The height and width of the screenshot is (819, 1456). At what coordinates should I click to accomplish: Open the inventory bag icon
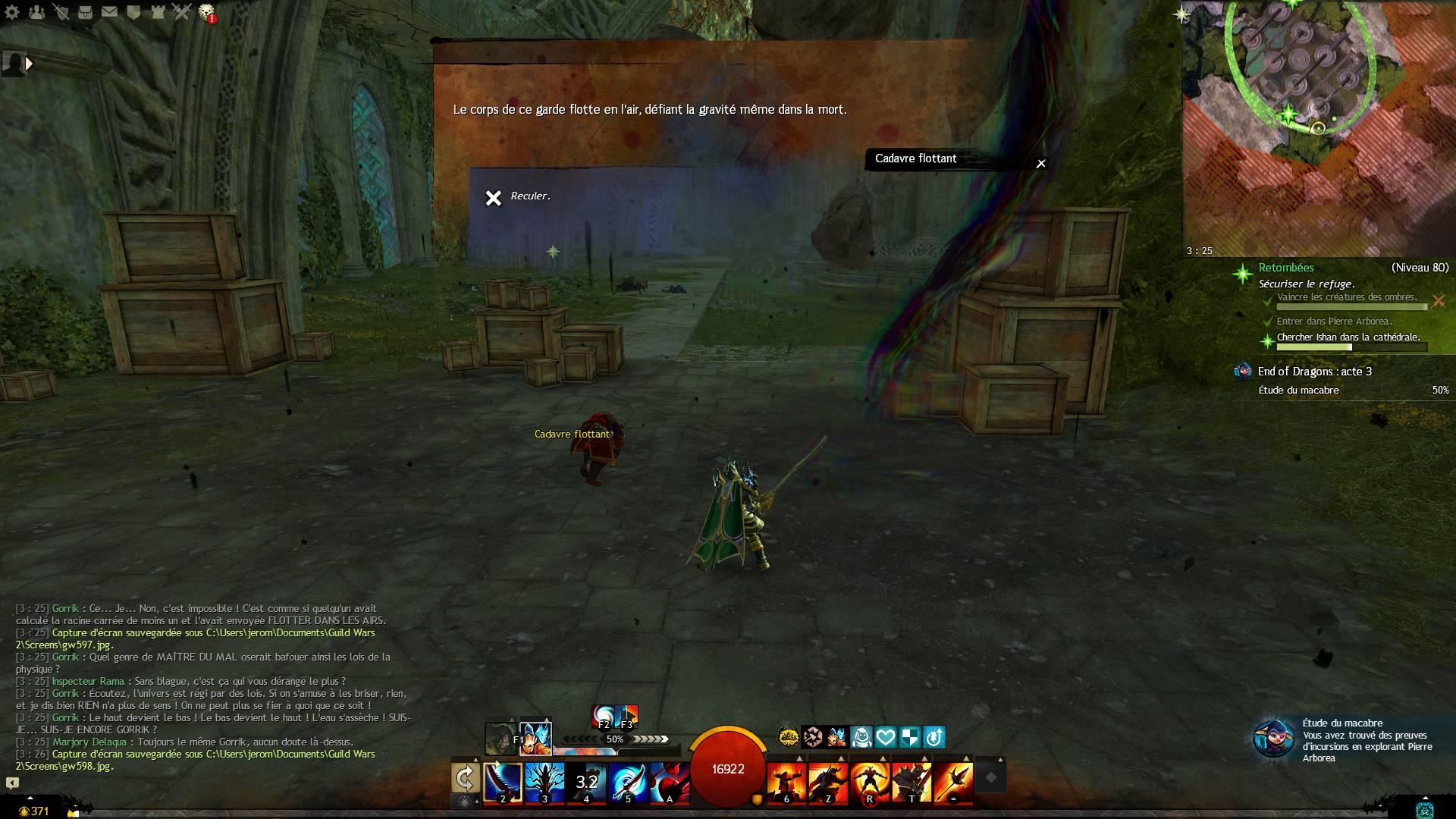(85, 11)
